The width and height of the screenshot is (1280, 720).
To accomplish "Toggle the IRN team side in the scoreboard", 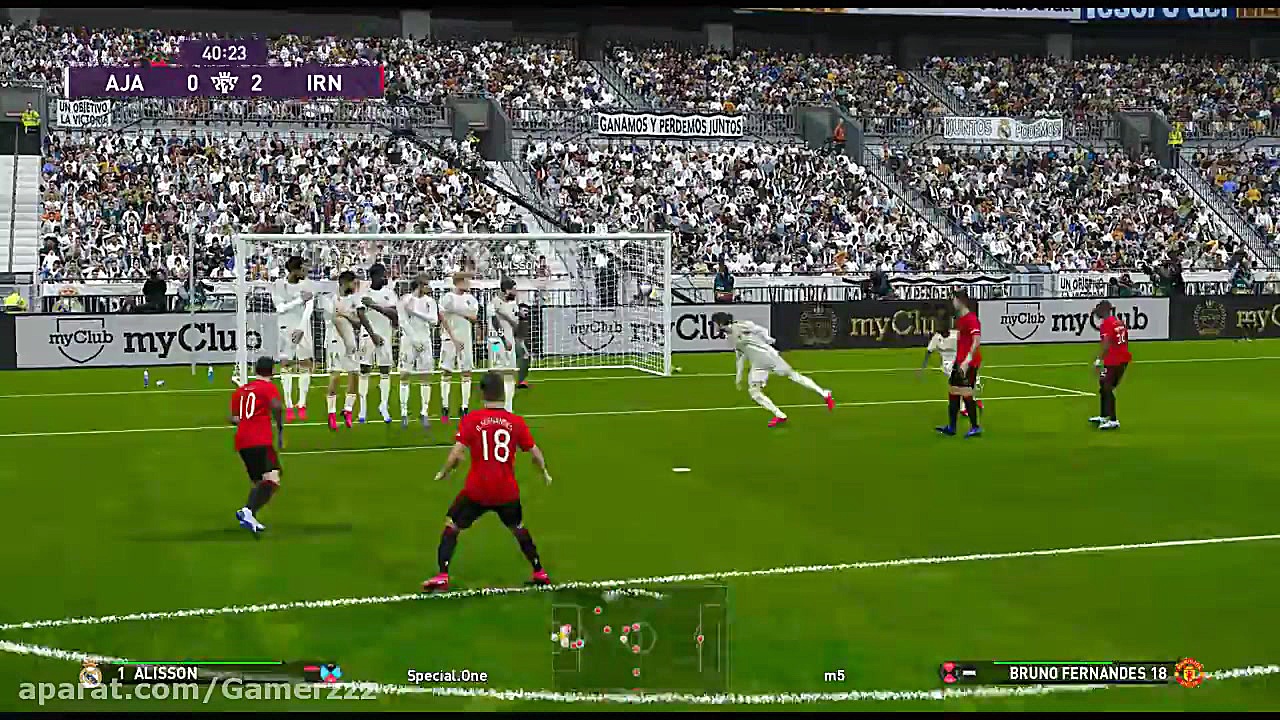I will pos(324,83).
